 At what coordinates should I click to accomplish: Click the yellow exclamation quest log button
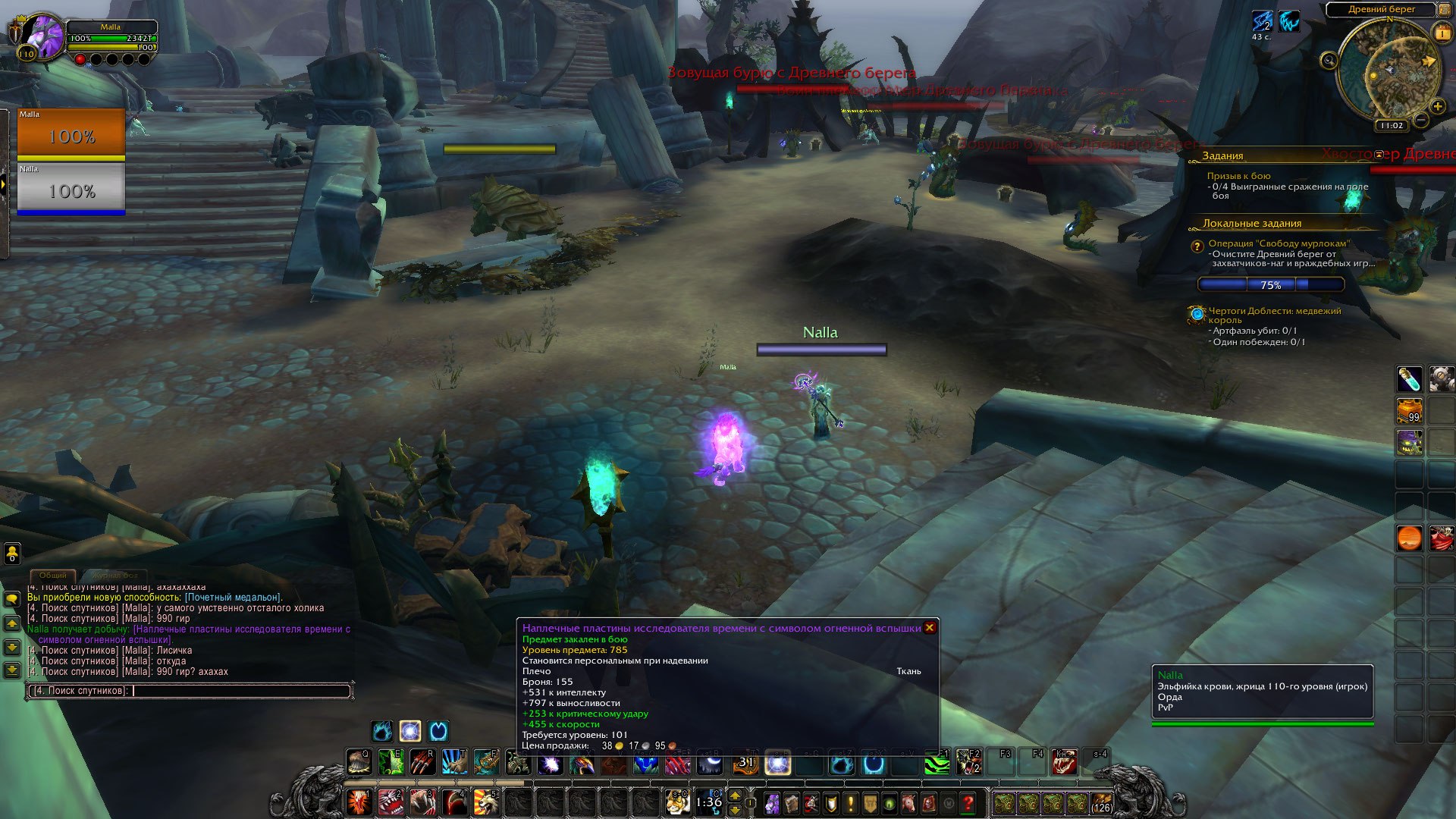(851, 803)
